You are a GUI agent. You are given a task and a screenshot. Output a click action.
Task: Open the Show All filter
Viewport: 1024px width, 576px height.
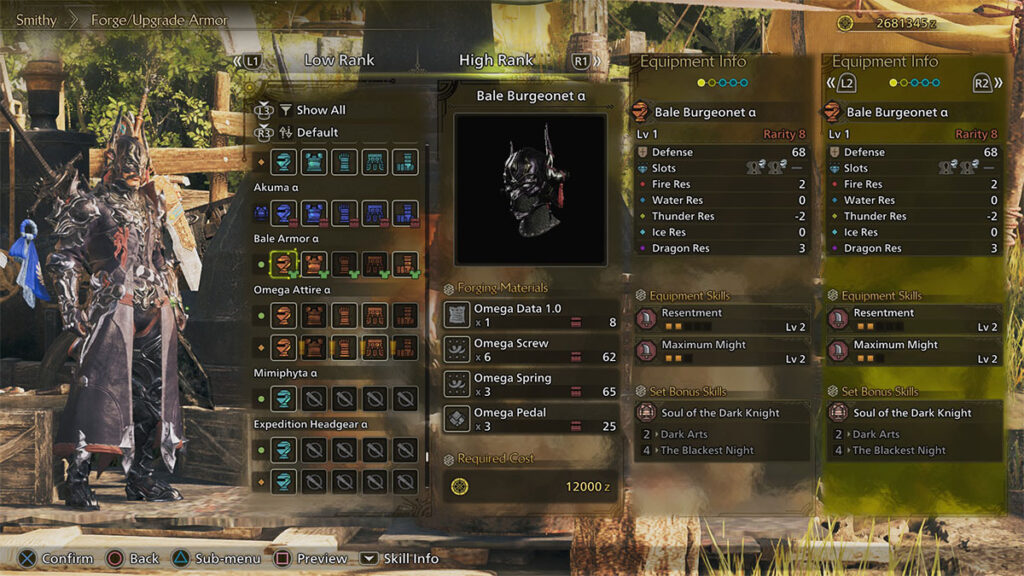320,110
